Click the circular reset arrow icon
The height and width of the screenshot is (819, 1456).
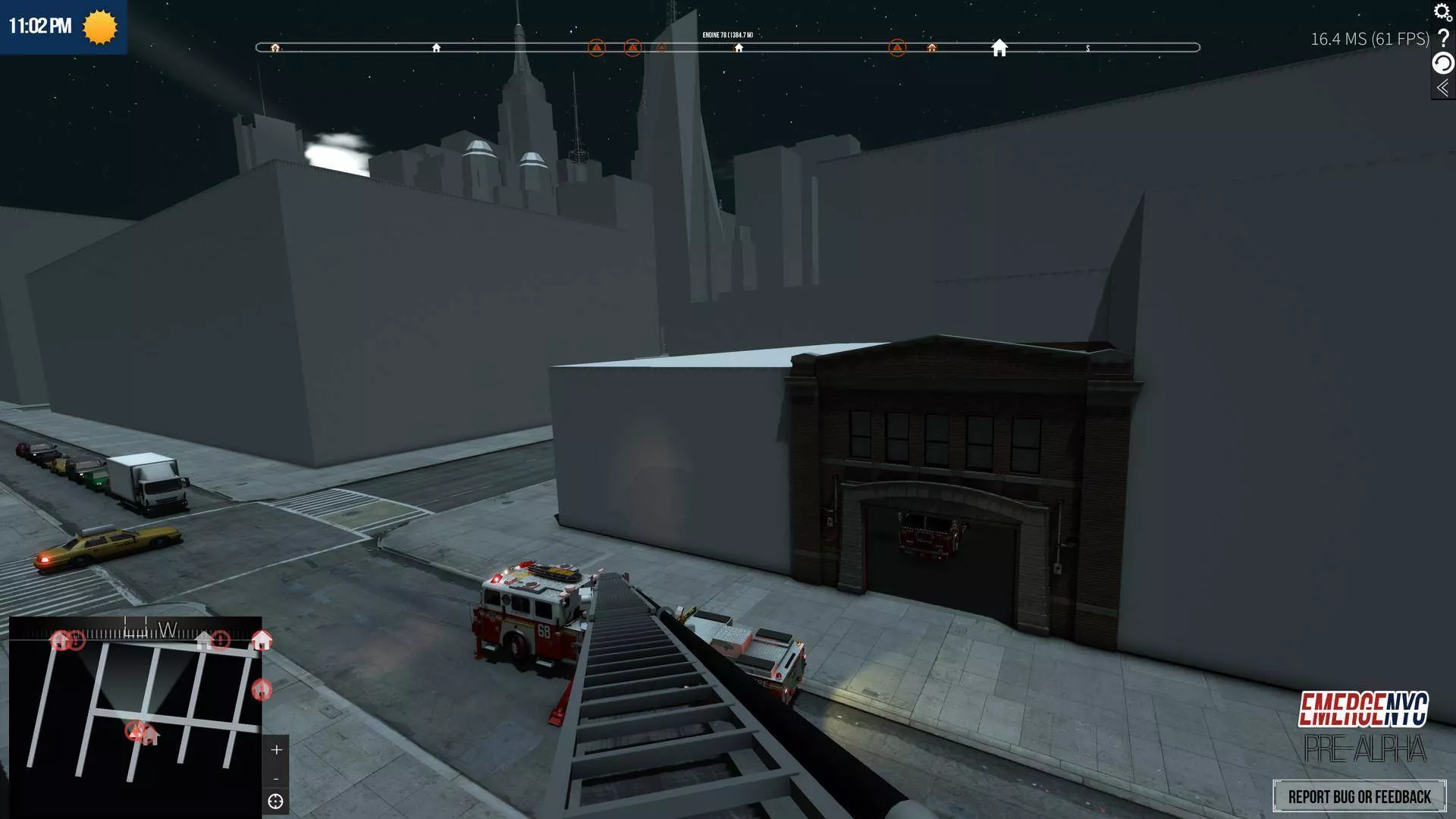click(x=1442, y=63)
